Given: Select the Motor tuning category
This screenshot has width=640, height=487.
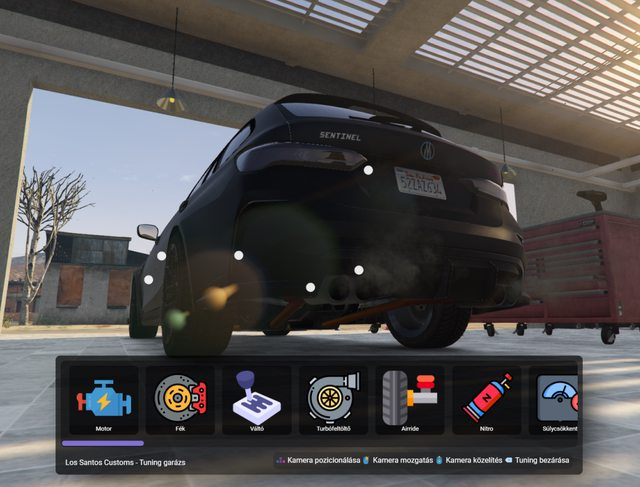Looking at the screenshot, I should point(104,400).
